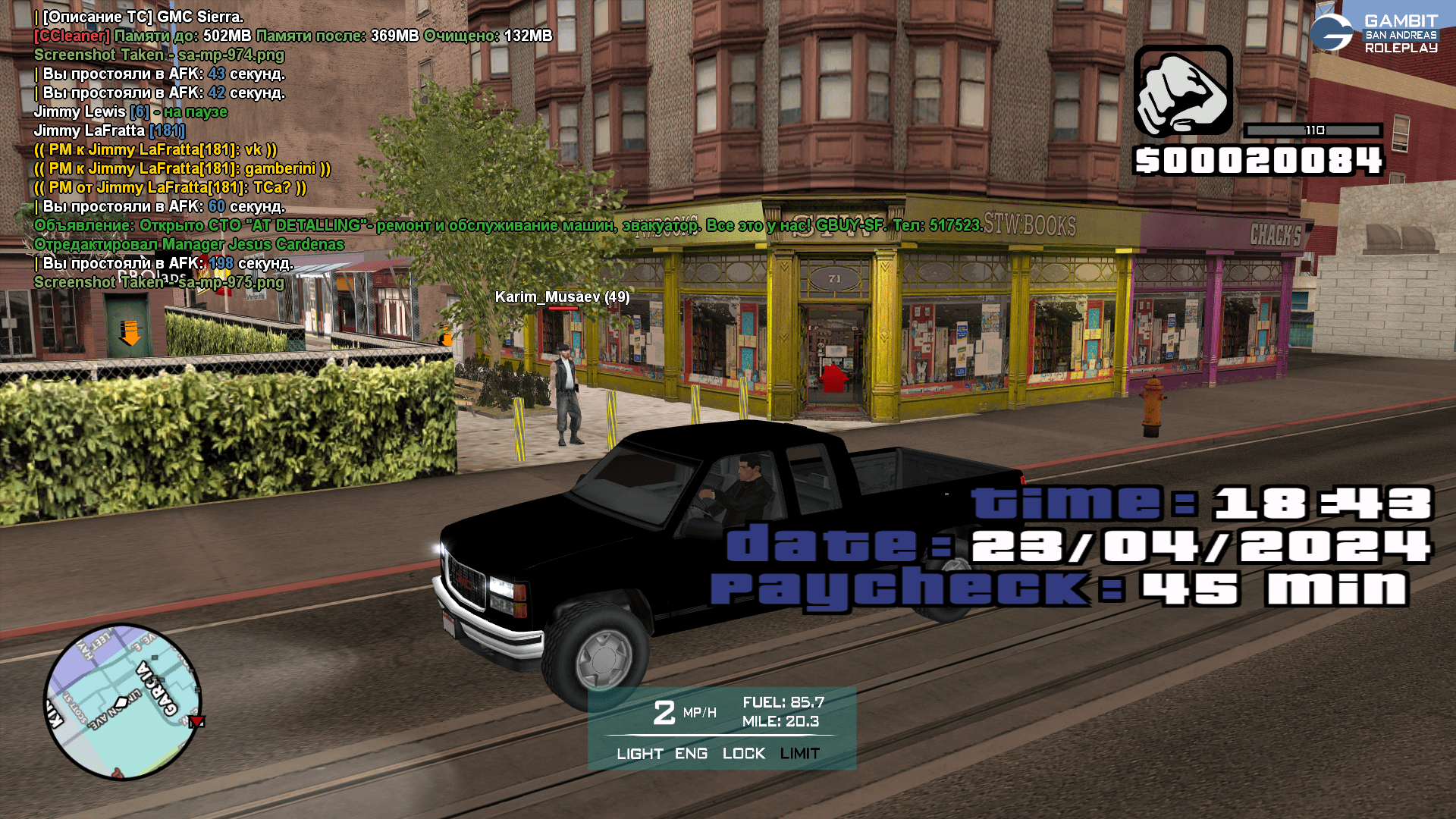
Task: Click the Gambit San Andreas Roleplay logo
Action: point(1373,33)
